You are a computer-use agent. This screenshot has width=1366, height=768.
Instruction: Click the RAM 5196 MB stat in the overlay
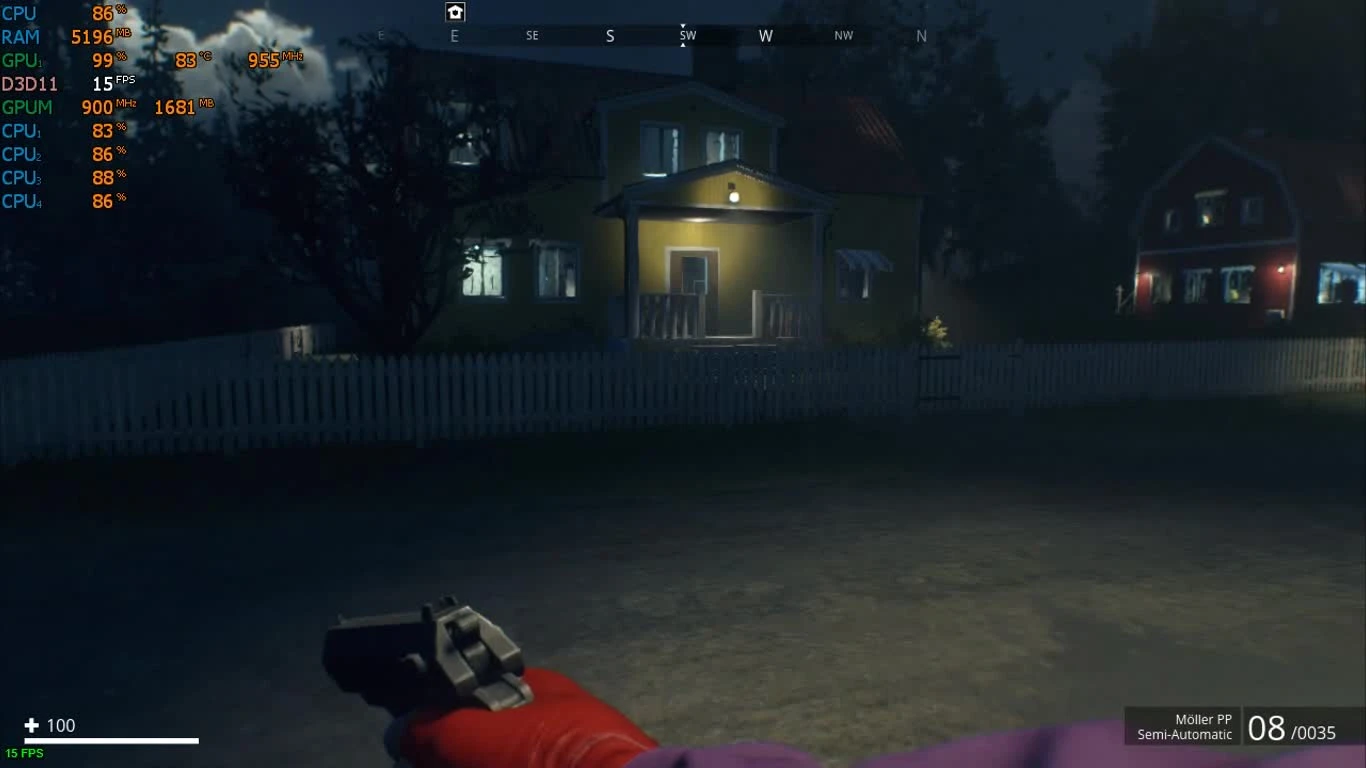coord(65,37)
